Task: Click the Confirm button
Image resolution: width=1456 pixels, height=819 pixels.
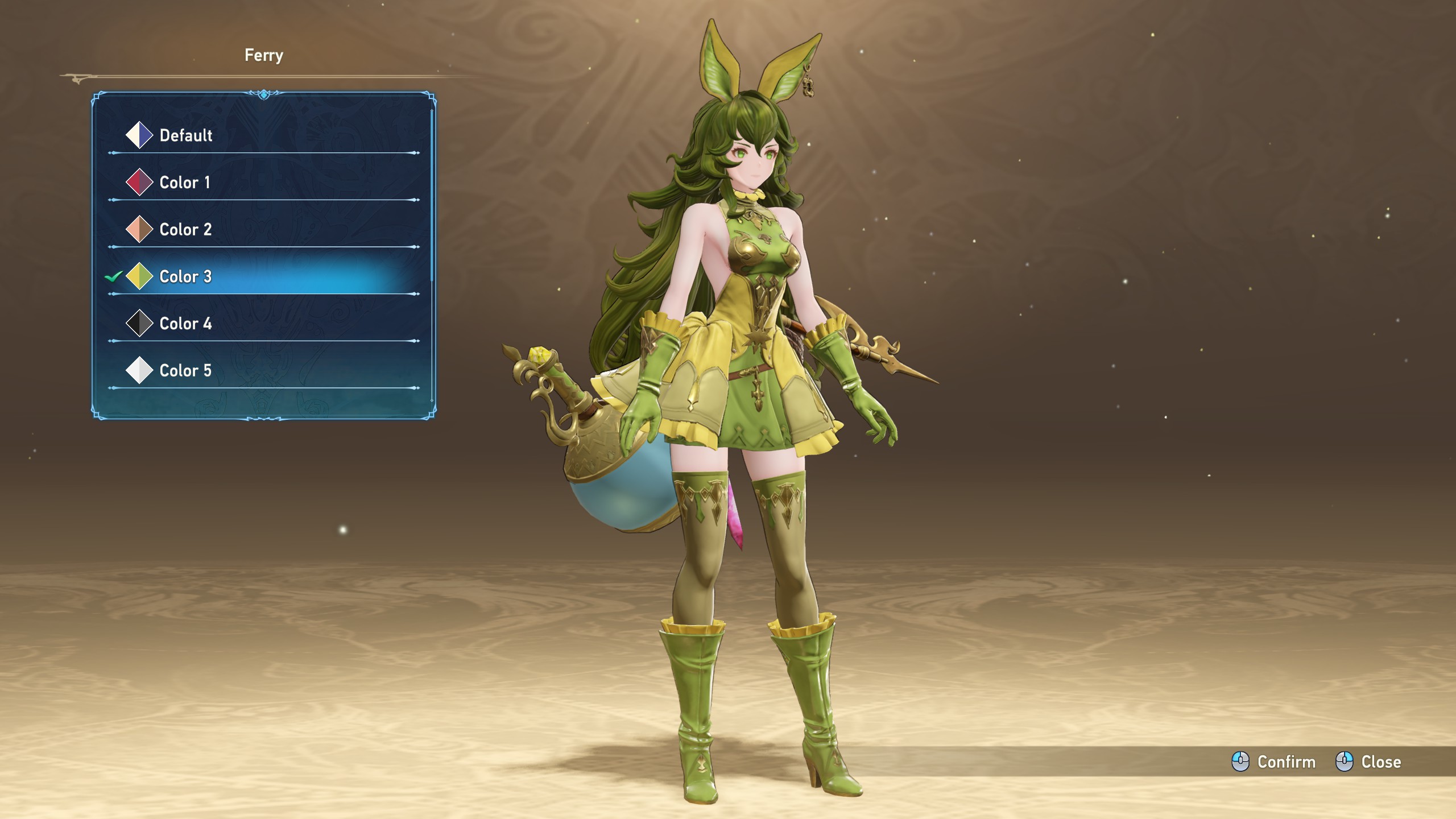Action: 1274,762
